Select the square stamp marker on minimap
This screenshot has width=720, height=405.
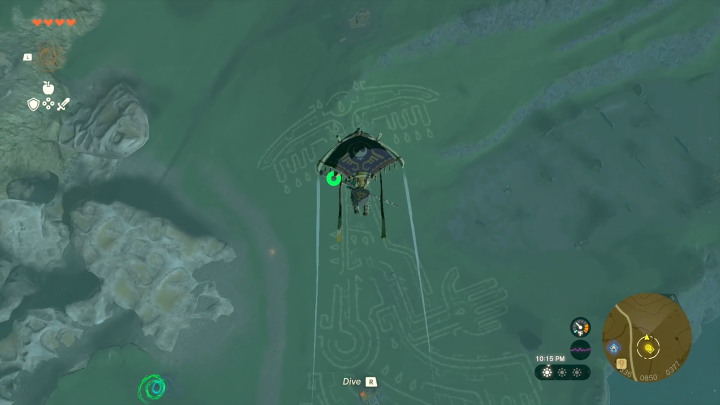[621, 362]
